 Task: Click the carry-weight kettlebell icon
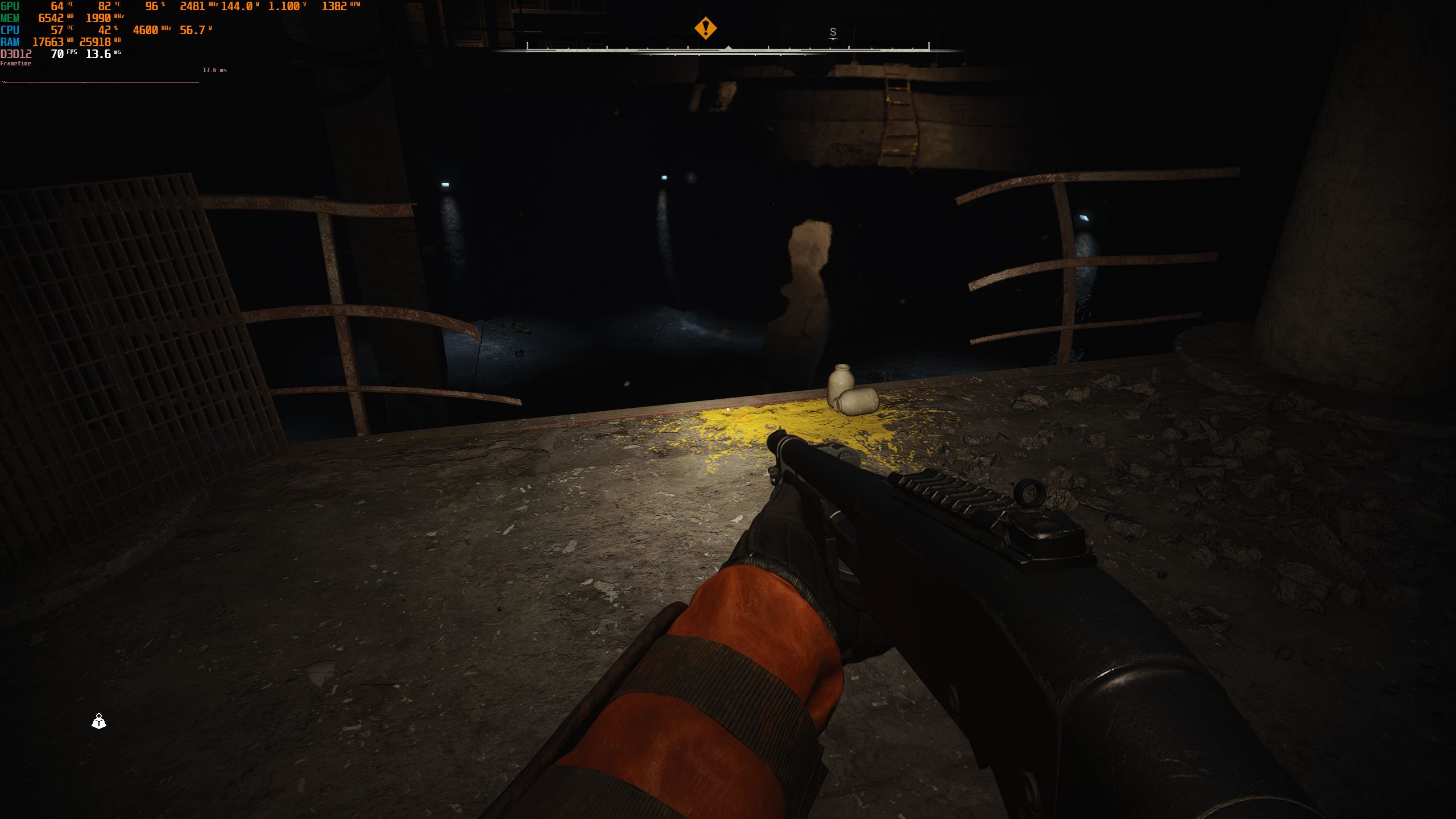coord(98,721)
